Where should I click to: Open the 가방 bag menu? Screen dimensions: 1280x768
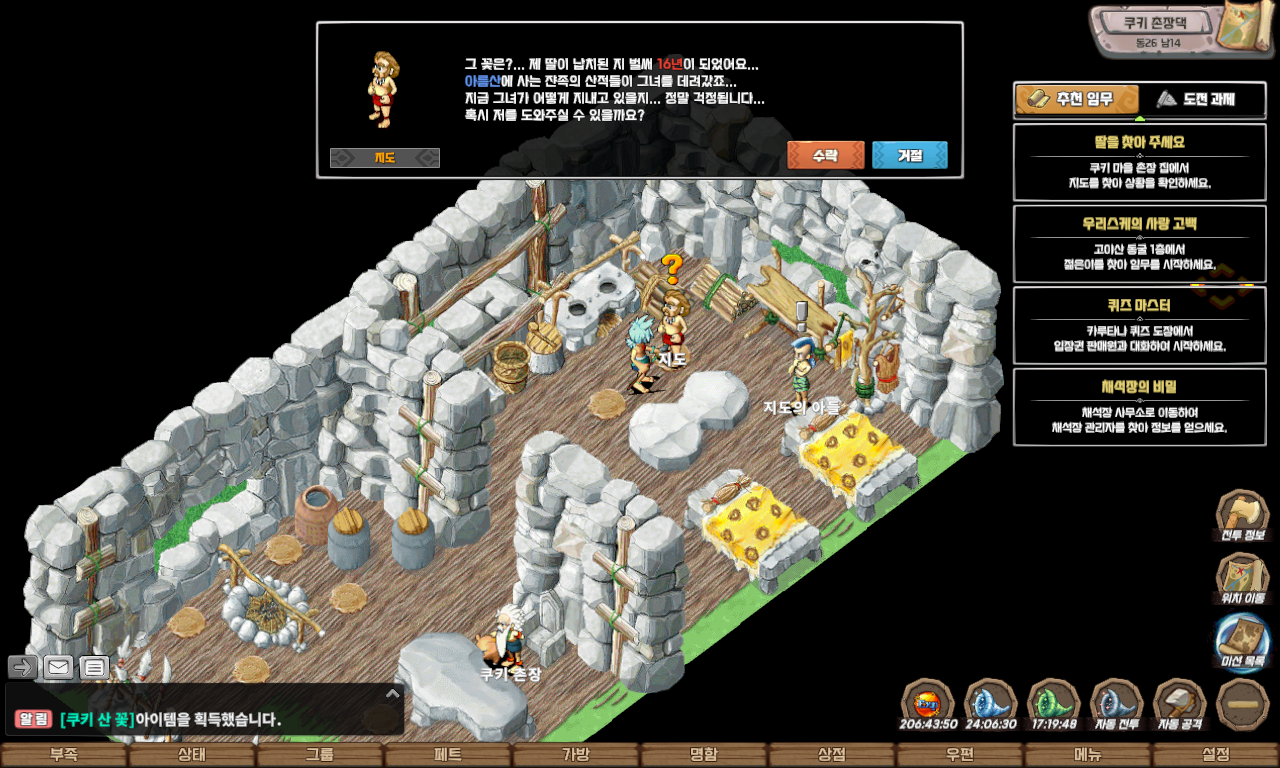click(576, 755)
